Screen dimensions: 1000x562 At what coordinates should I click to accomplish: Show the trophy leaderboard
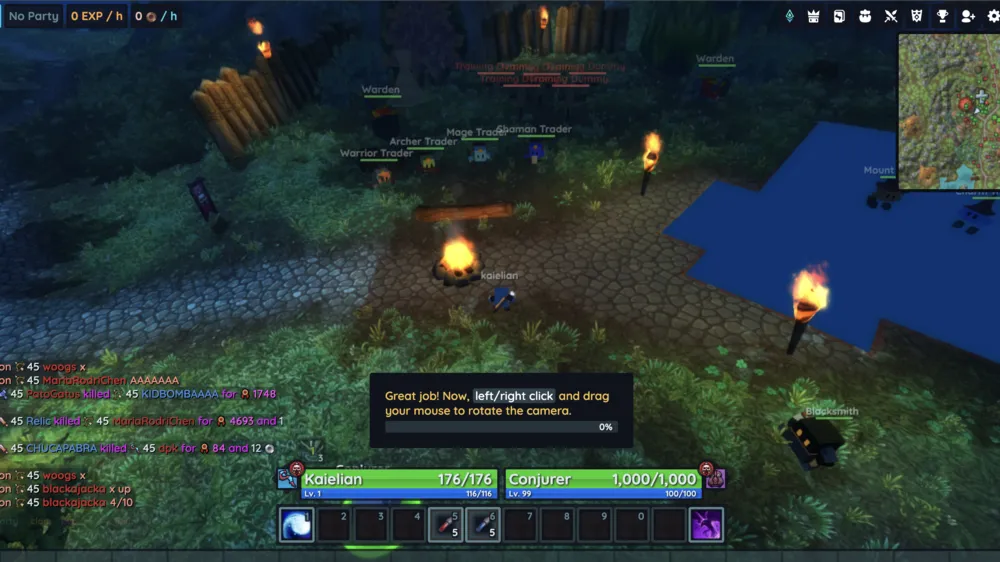click(x=942, y=16)
